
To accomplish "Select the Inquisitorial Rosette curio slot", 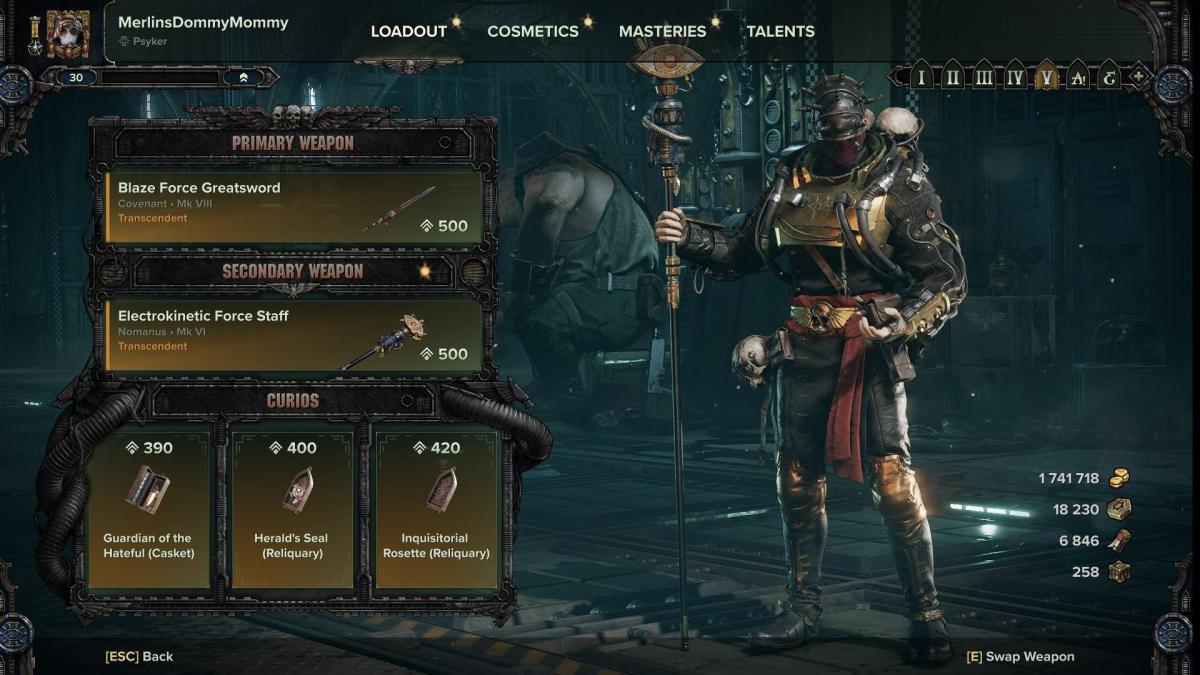I will (436, 510).
